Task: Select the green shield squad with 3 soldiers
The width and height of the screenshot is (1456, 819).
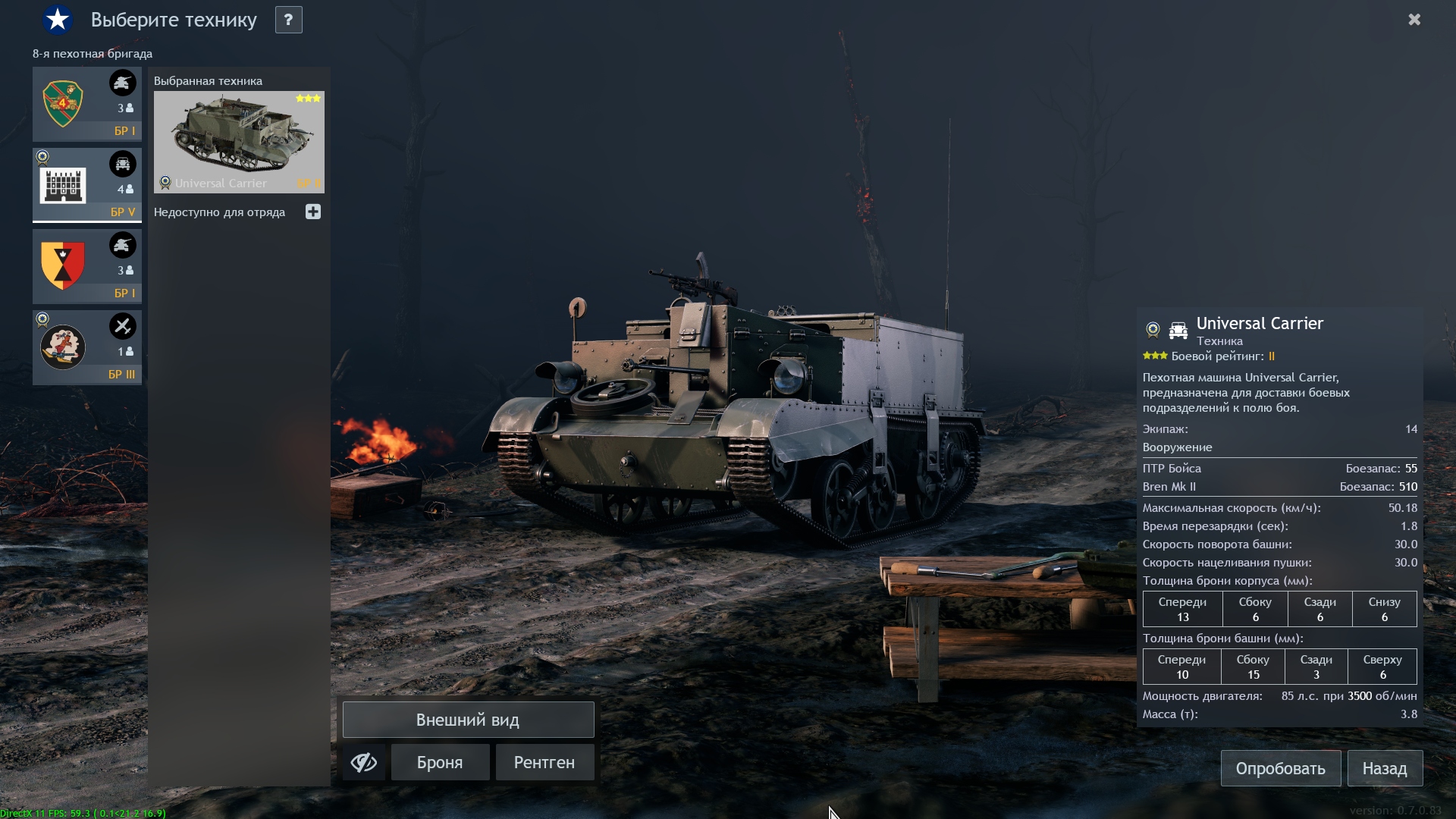Action: 86,104
